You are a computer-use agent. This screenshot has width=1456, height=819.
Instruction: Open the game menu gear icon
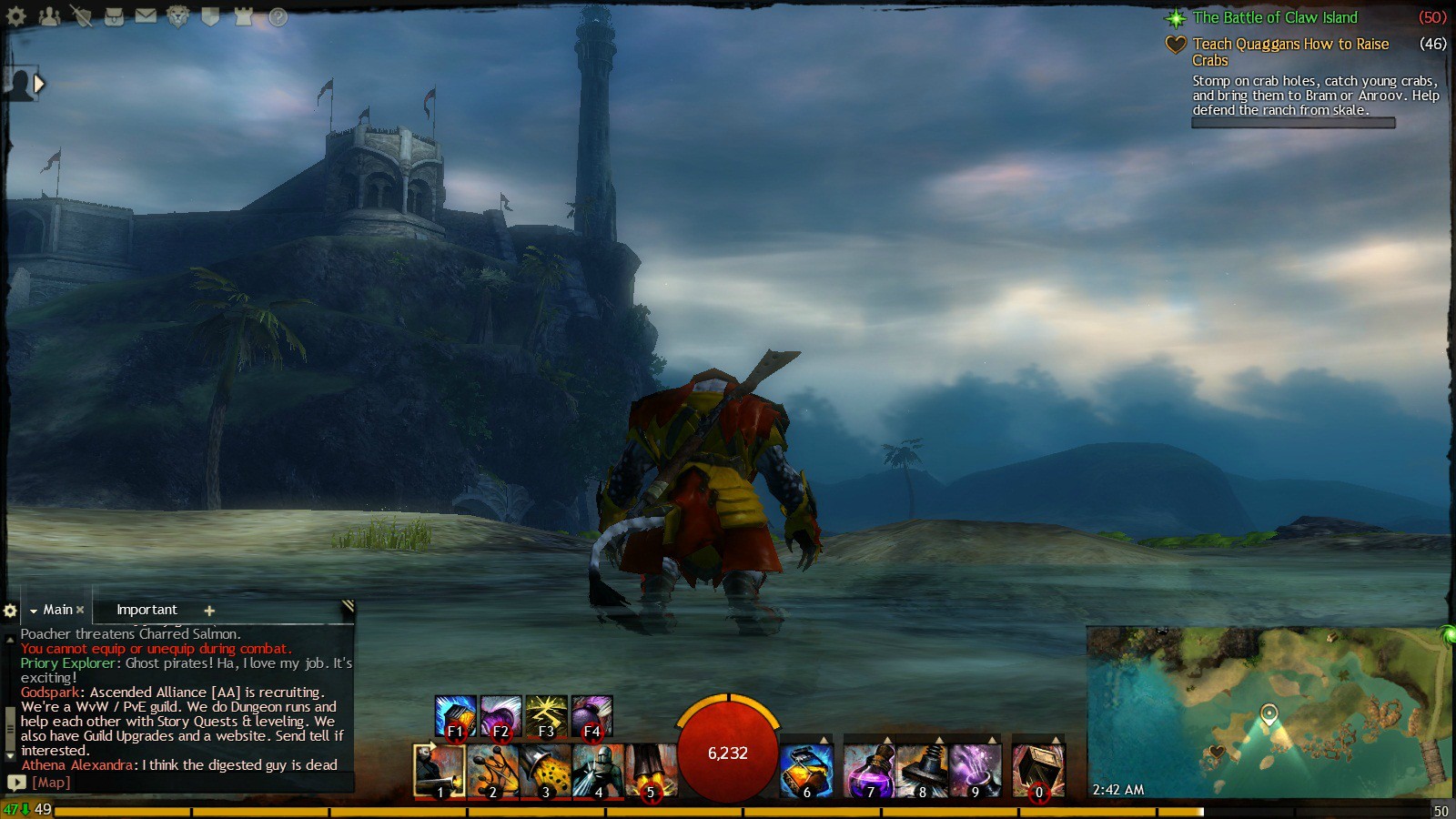pos(16,15)
